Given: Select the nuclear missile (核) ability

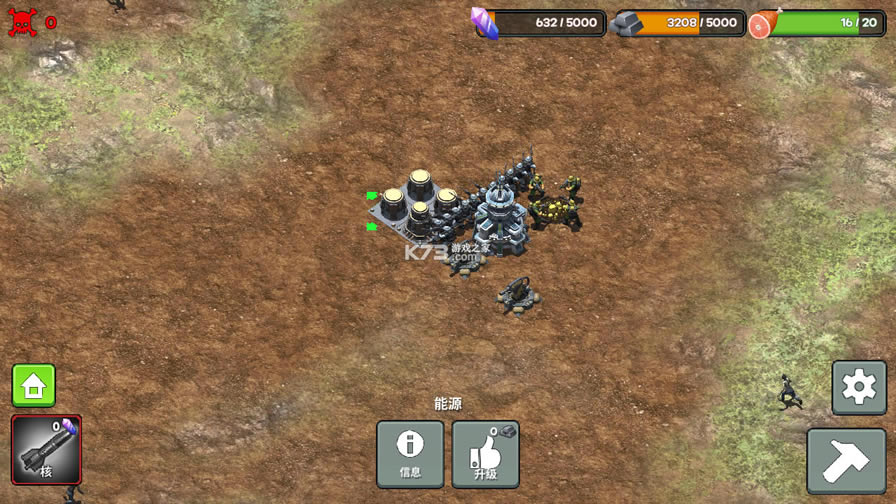Looking at the screenshot, I should (x=46, y=450).
